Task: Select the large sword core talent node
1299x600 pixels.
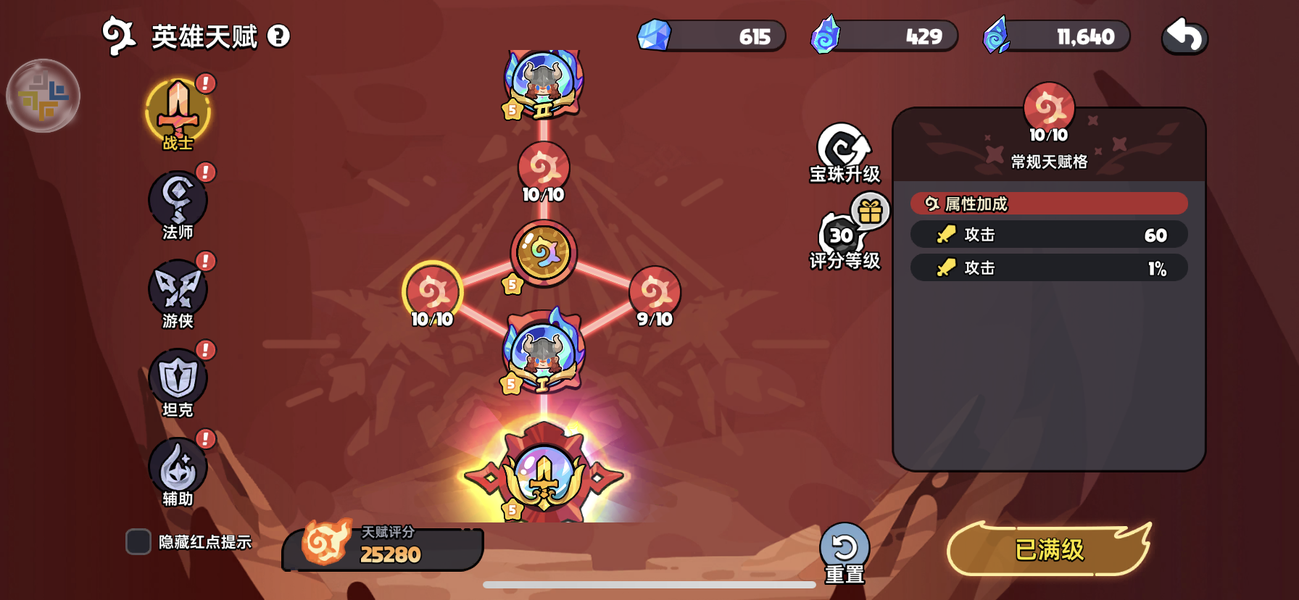Action: 543,476
